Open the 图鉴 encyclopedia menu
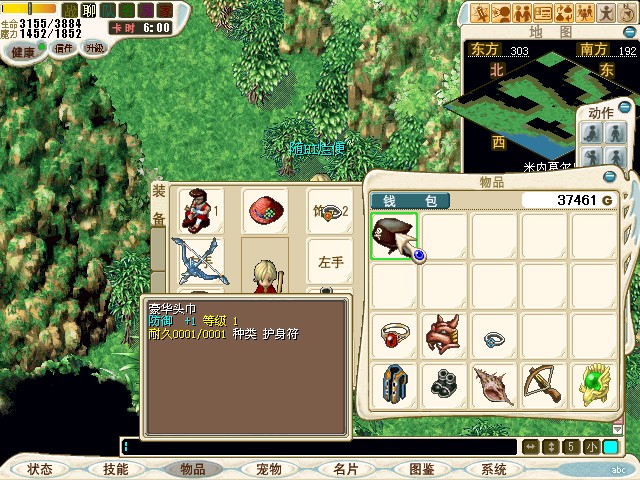The image size is (640, 480). 421,468
